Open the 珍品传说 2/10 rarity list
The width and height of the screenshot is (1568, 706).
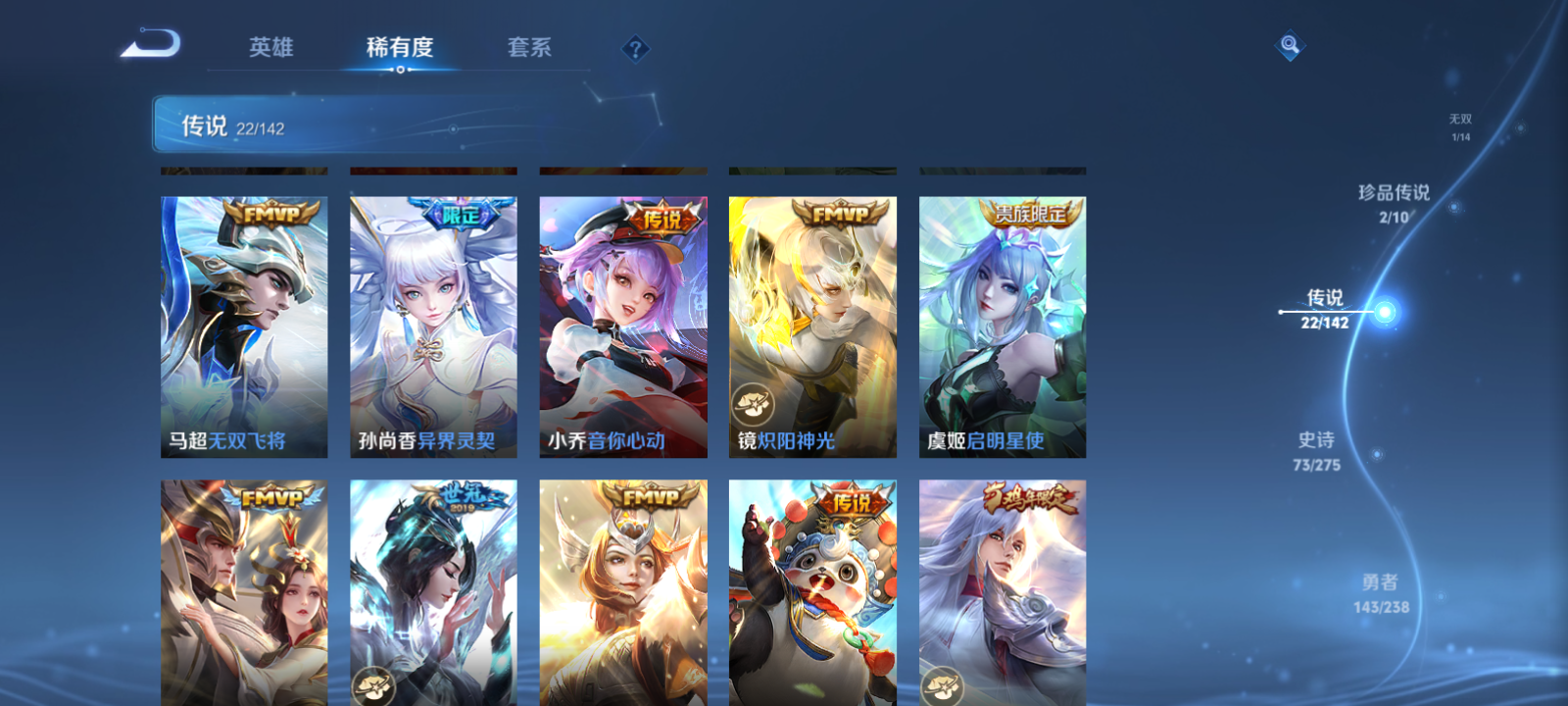[x=1396, y=202]
